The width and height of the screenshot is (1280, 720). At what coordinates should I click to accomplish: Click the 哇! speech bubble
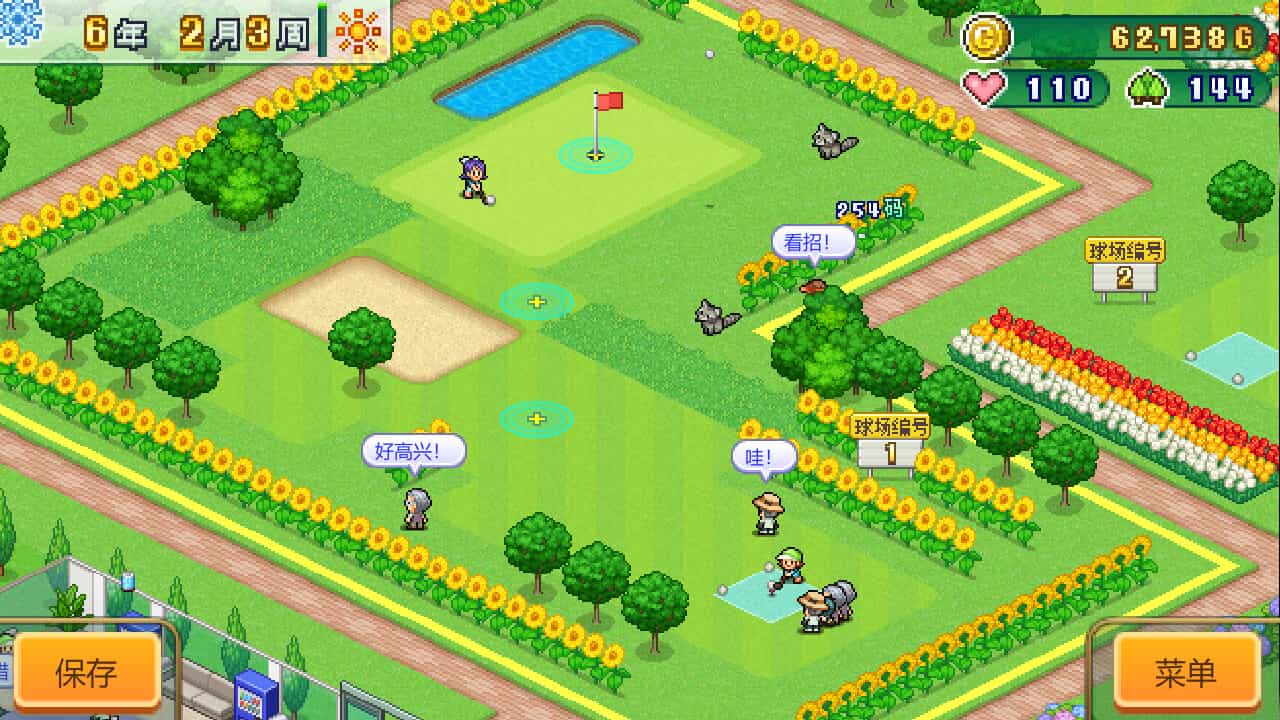pos(762,457)
